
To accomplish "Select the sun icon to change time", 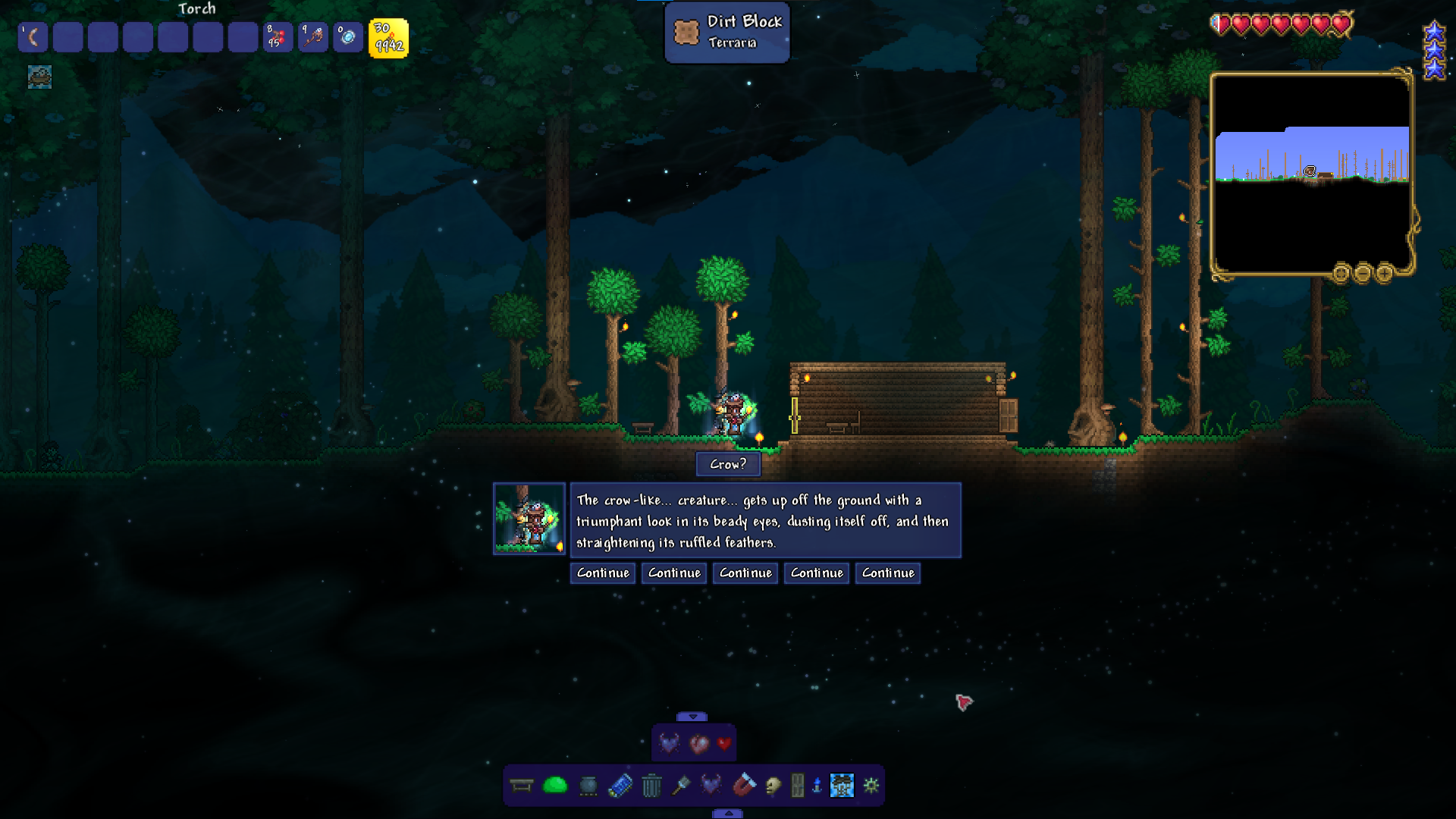I will tap(871, 786).
